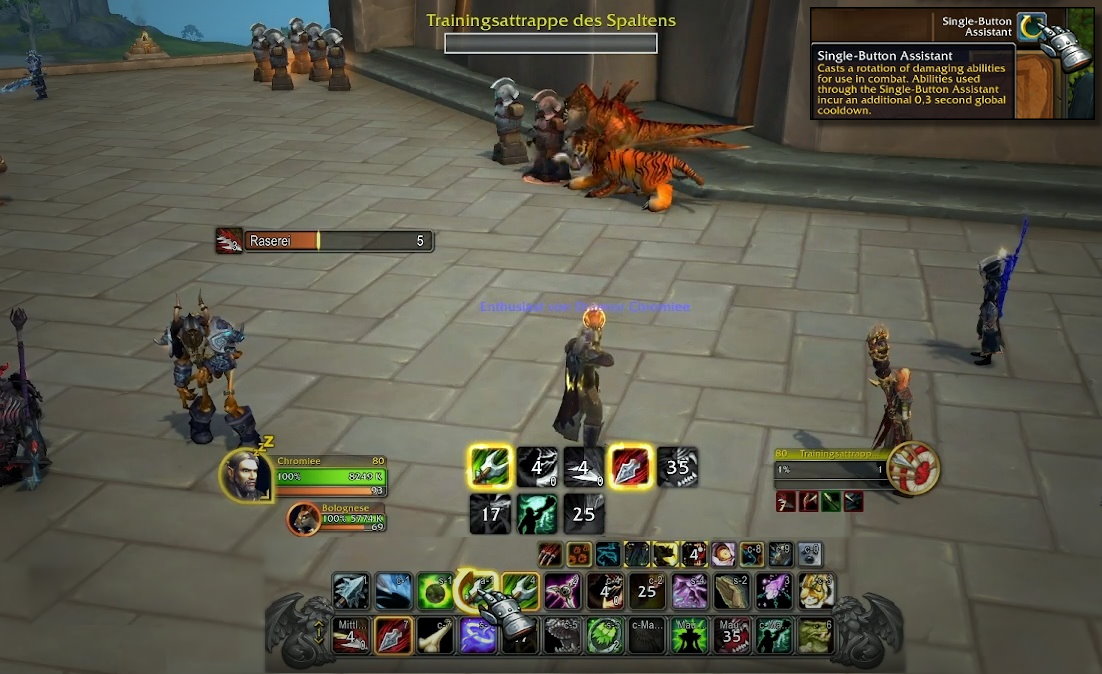Use the green dinosaur head ability
Image resolution: width=1102 pixels, height=674 pixels.
point(816,635)
